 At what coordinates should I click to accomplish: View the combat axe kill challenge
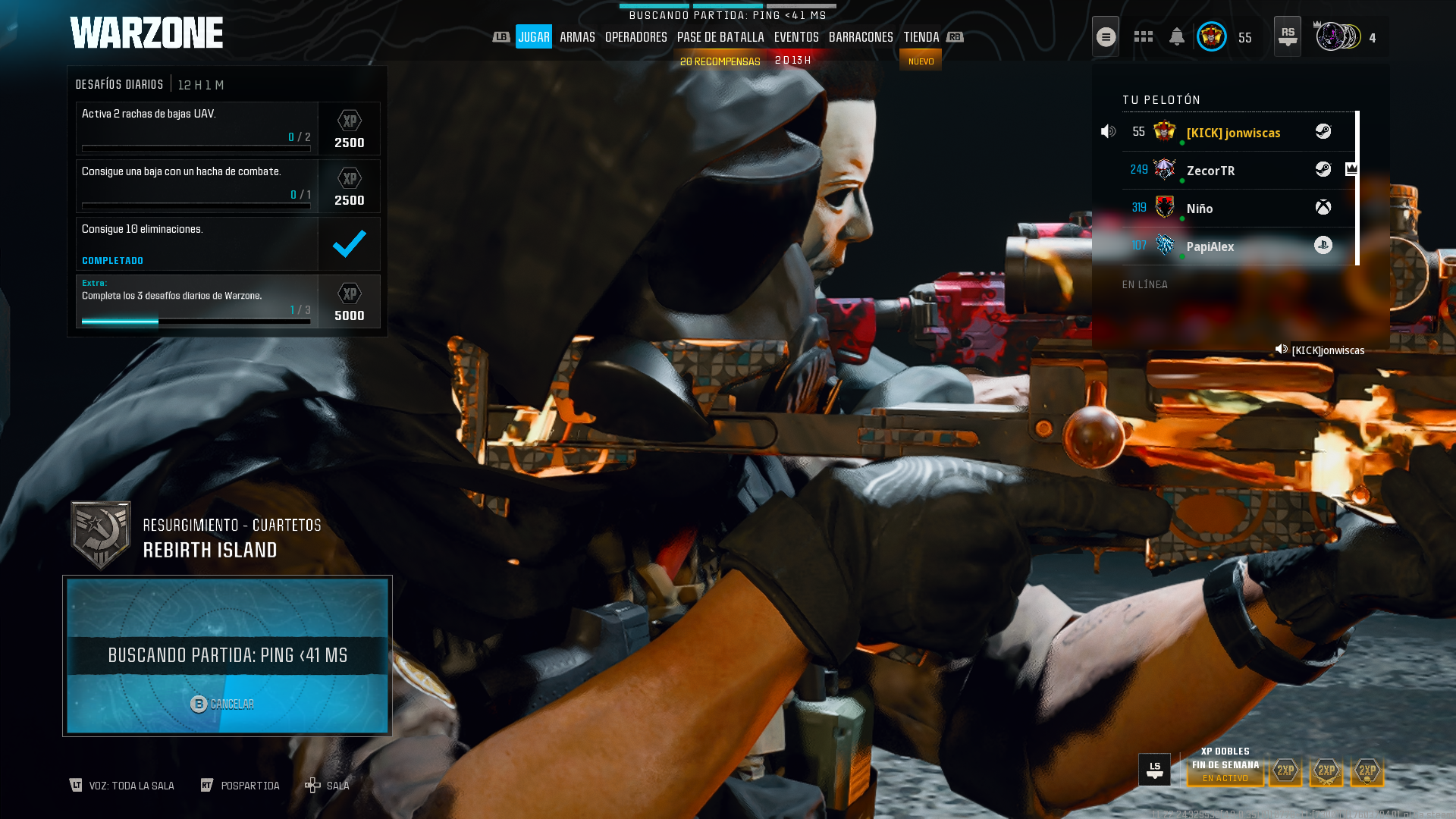click(x=197, y=186)
